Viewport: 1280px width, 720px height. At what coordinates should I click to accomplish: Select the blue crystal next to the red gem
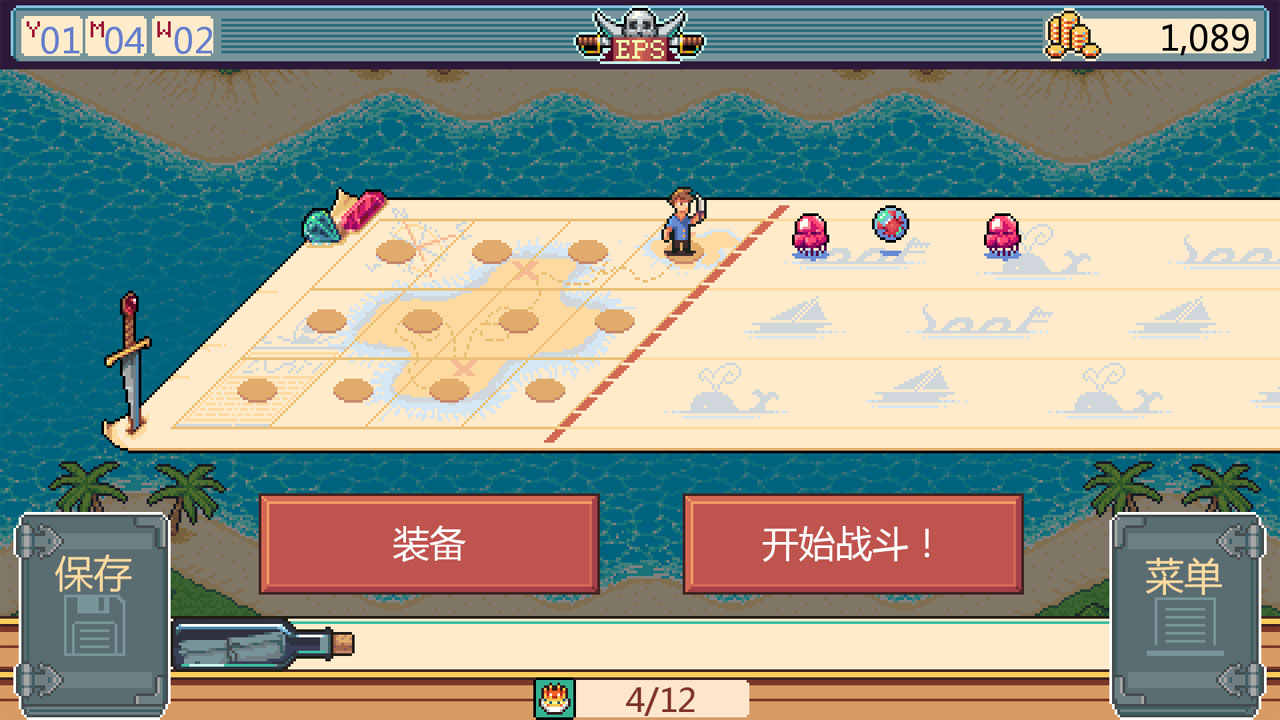(x=322, y=224)
